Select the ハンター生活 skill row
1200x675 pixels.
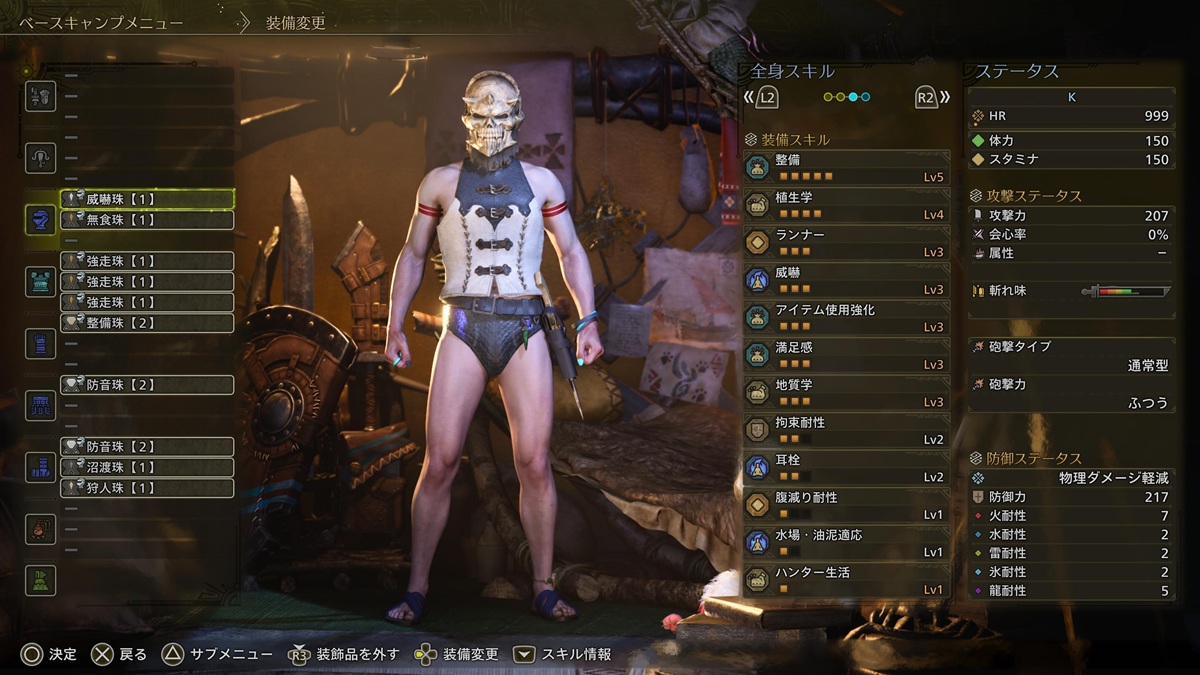point(846,579)
